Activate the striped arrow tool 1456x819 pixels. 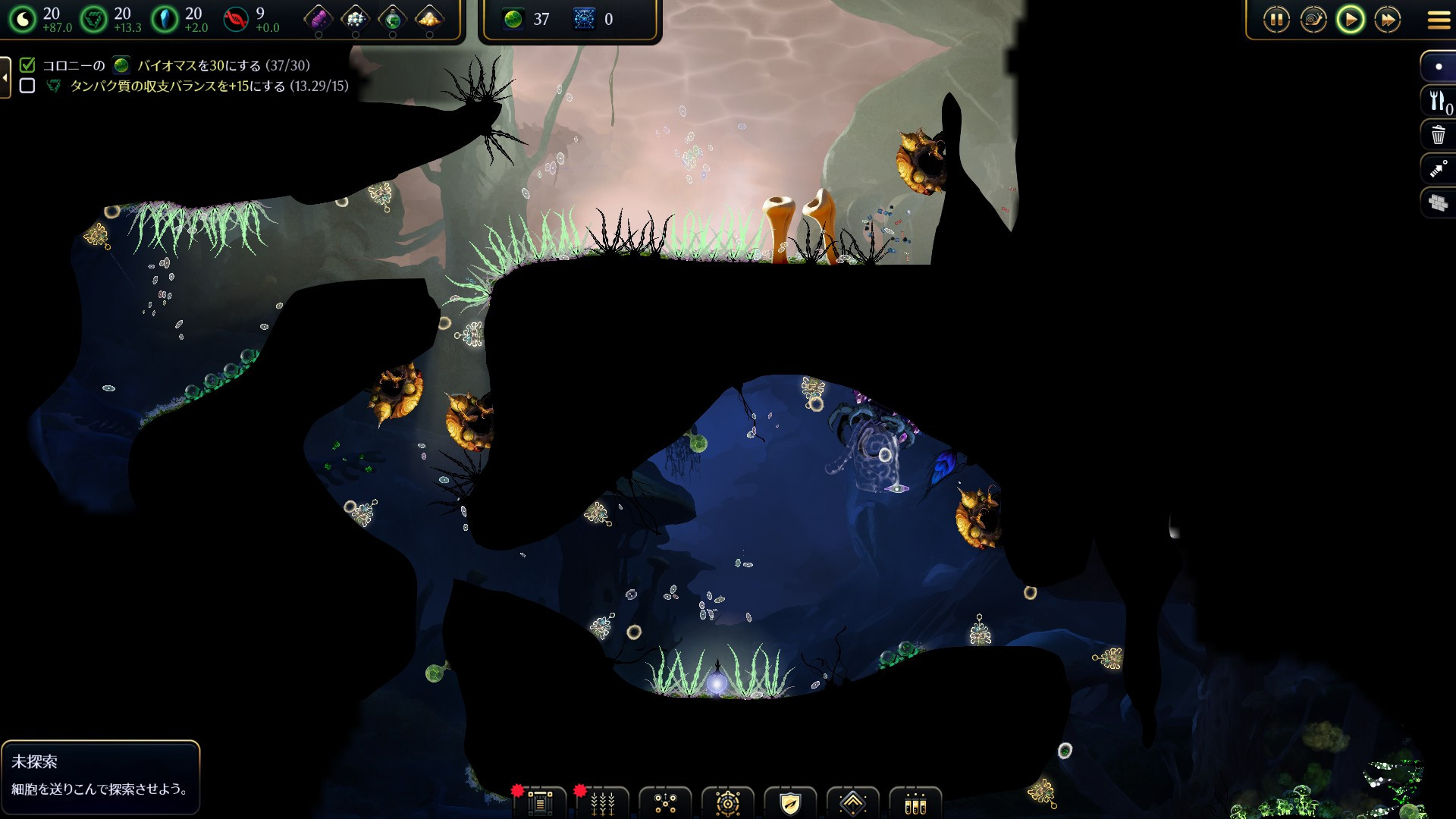(x=1438, y=169)
